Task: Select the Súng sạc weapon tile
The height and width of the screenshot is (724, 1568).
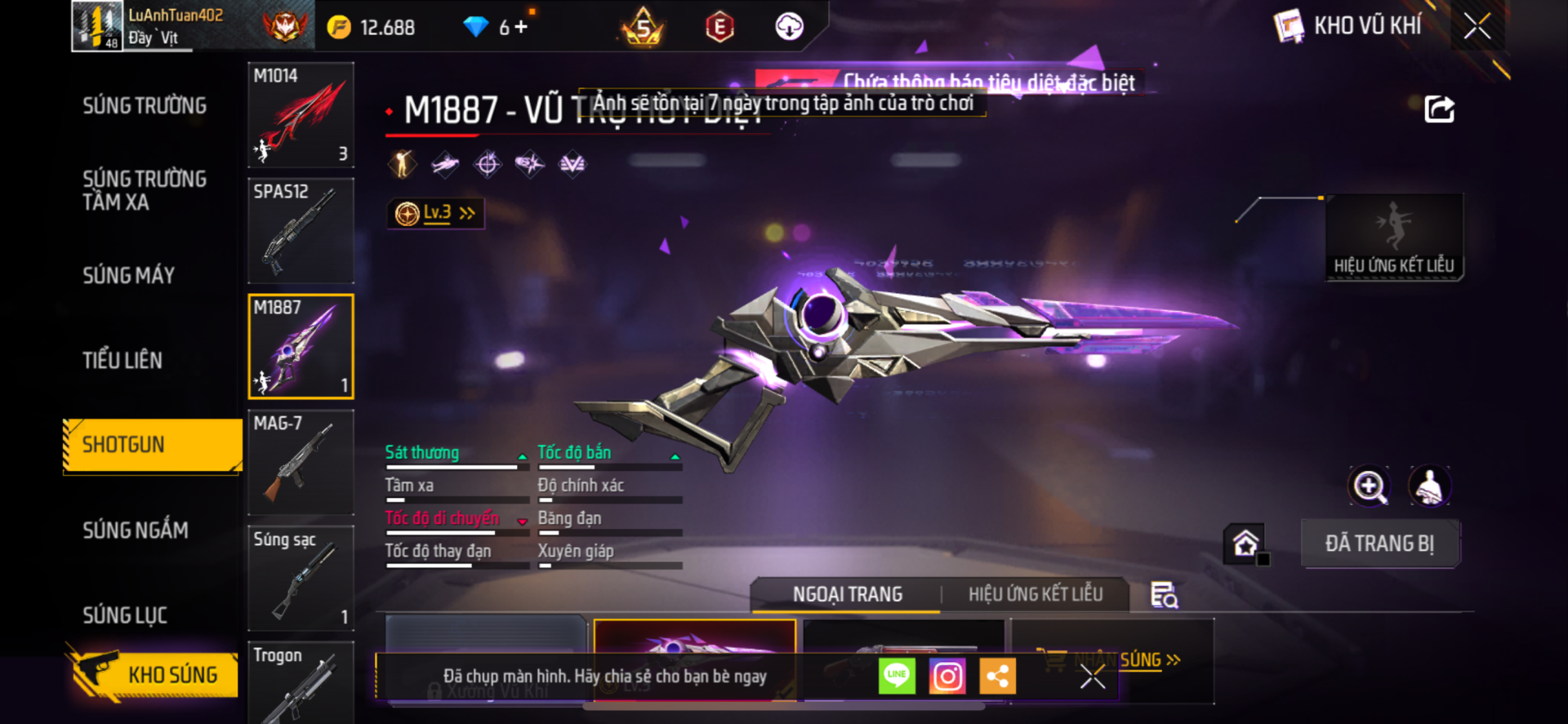Action: [x=301, y=578]
